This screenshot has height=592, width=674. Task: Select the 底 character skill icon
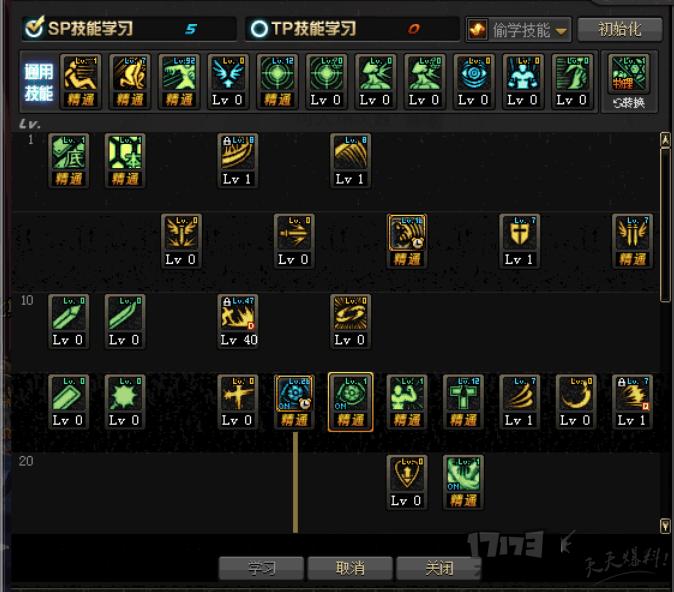69,153
